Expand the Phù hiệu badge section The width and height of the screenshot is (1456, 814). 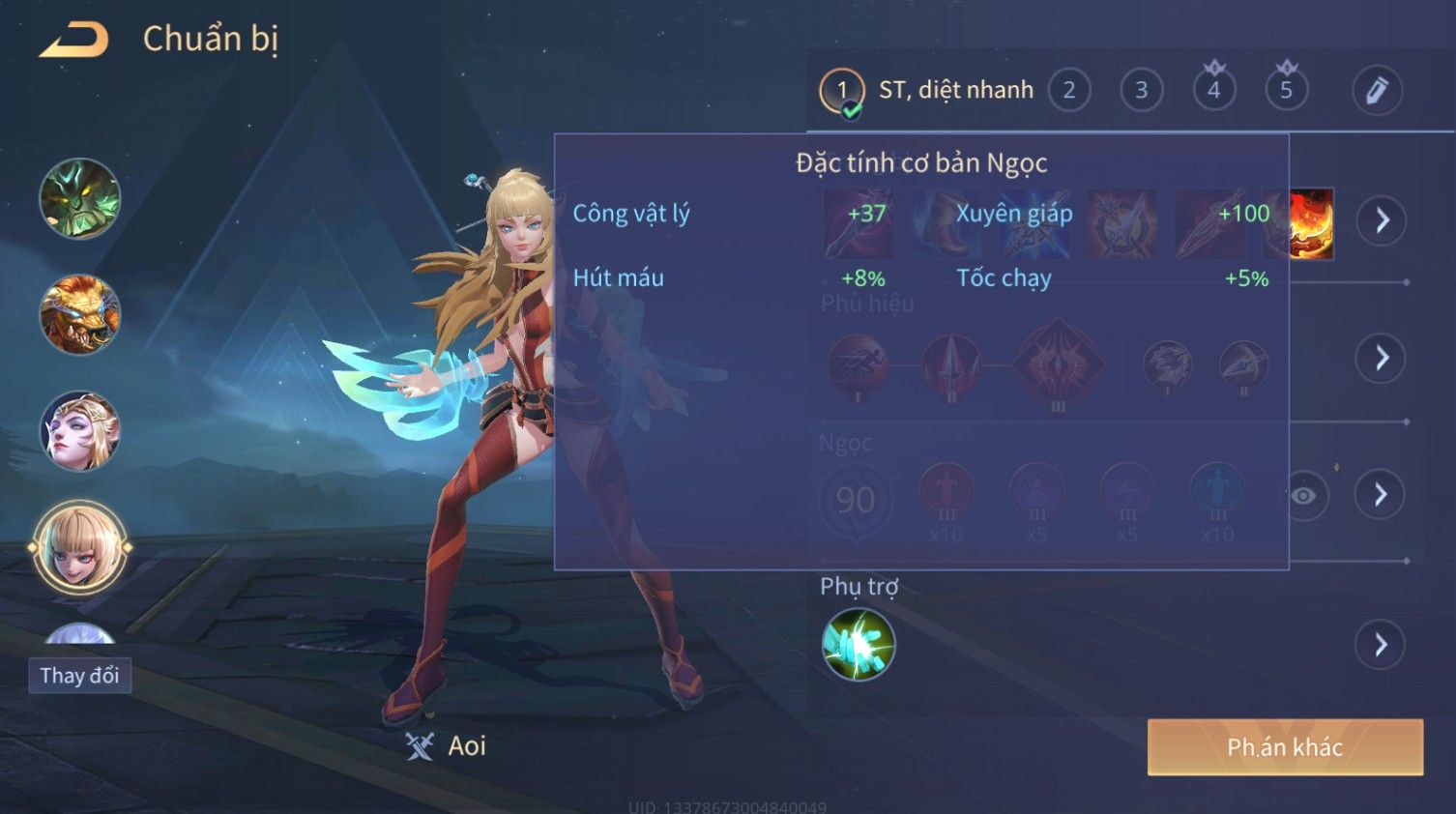point(1382,358)
